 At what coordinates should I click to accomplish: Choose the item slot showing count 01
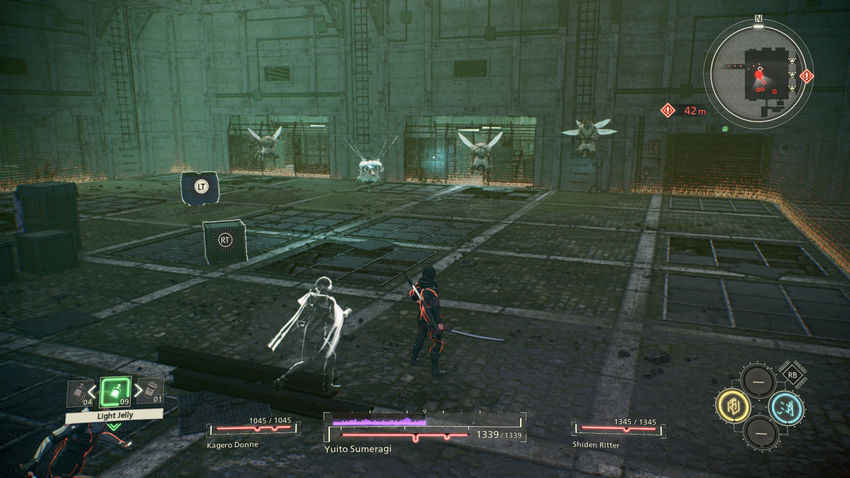click(152, 391)
